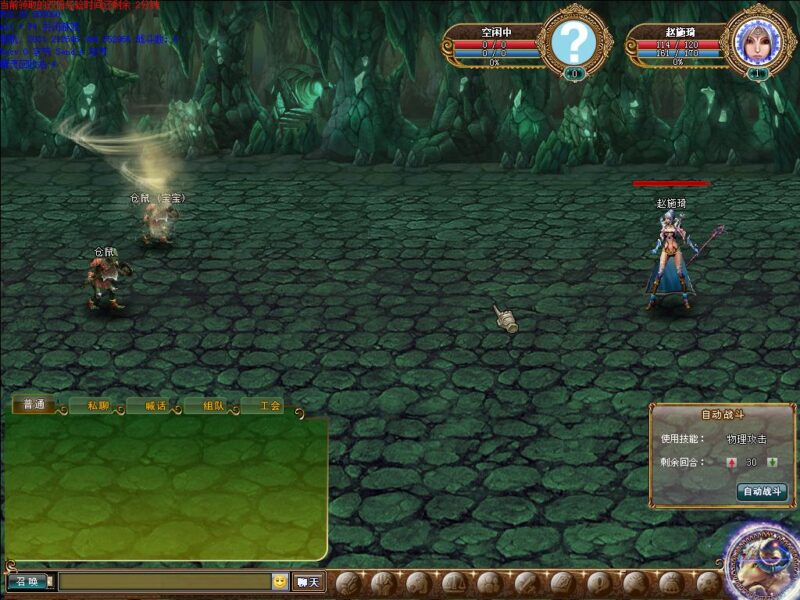The width and height of the screenshot is (800, 600).
Task: Open the 工会 guild chat tab
Action: (x=270, y=406)
